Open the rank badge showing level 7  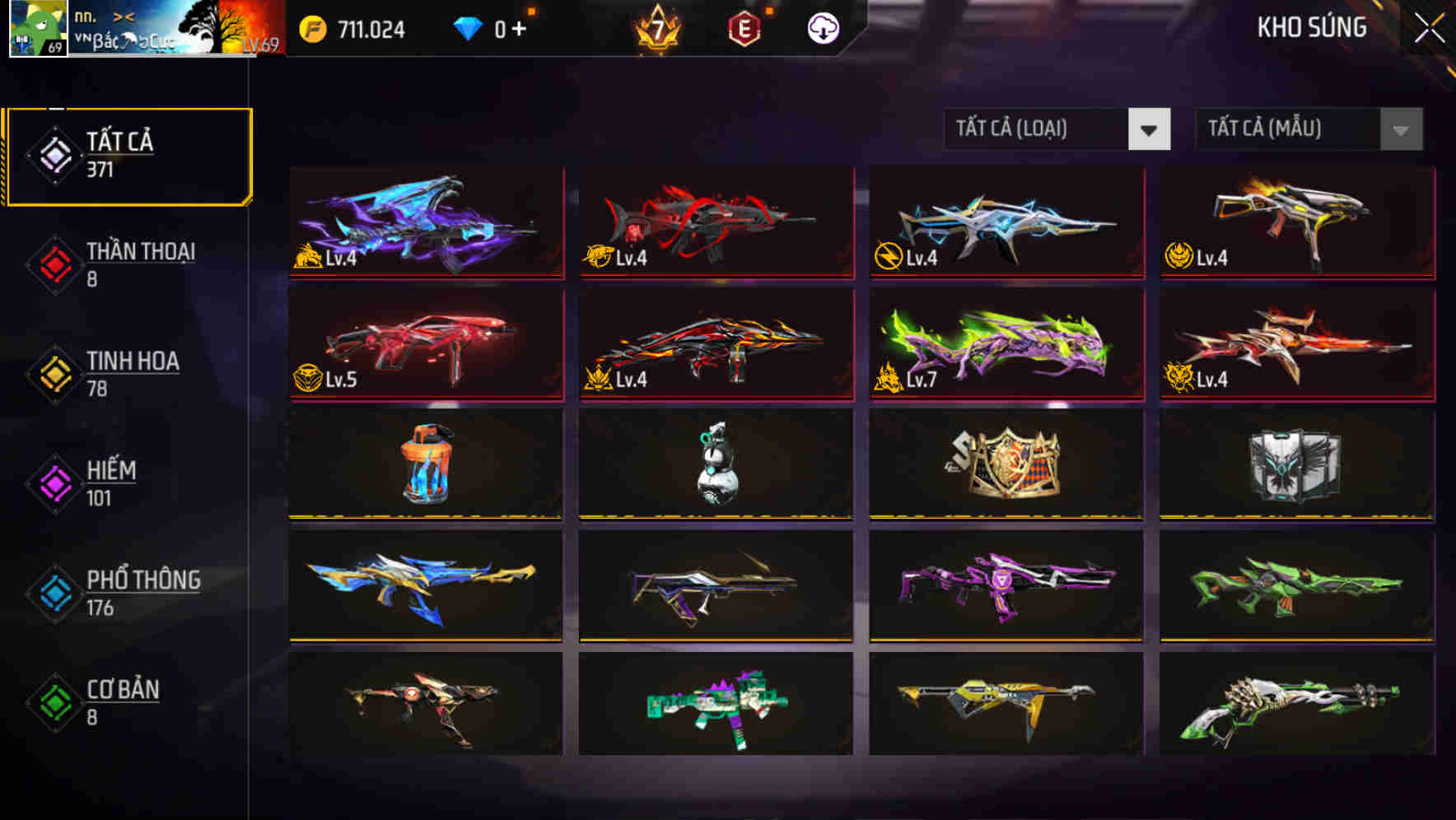[x=659, y=29]
